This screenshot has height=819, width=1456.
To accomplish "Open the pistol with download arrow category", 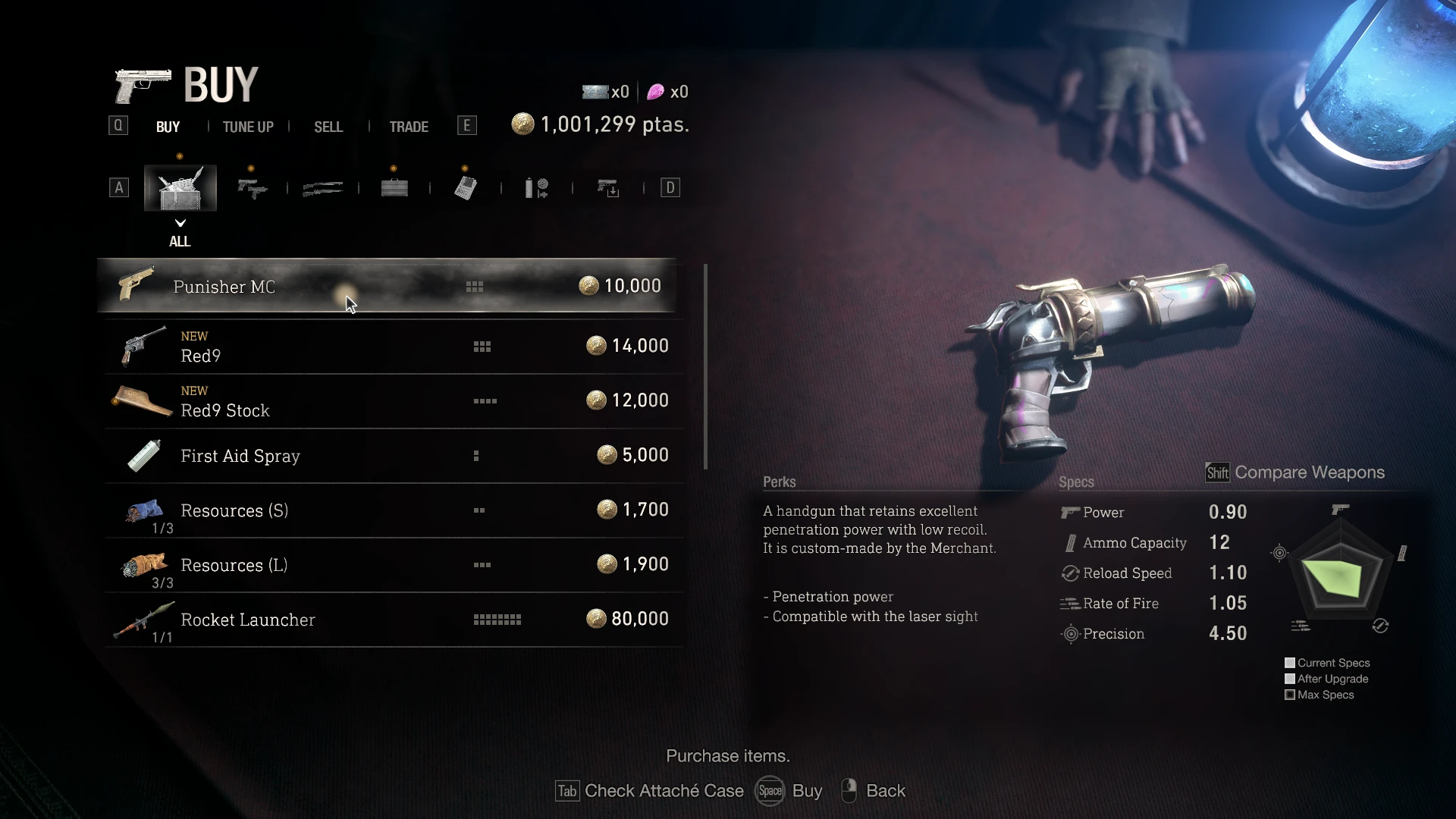I will click(608, 187).
